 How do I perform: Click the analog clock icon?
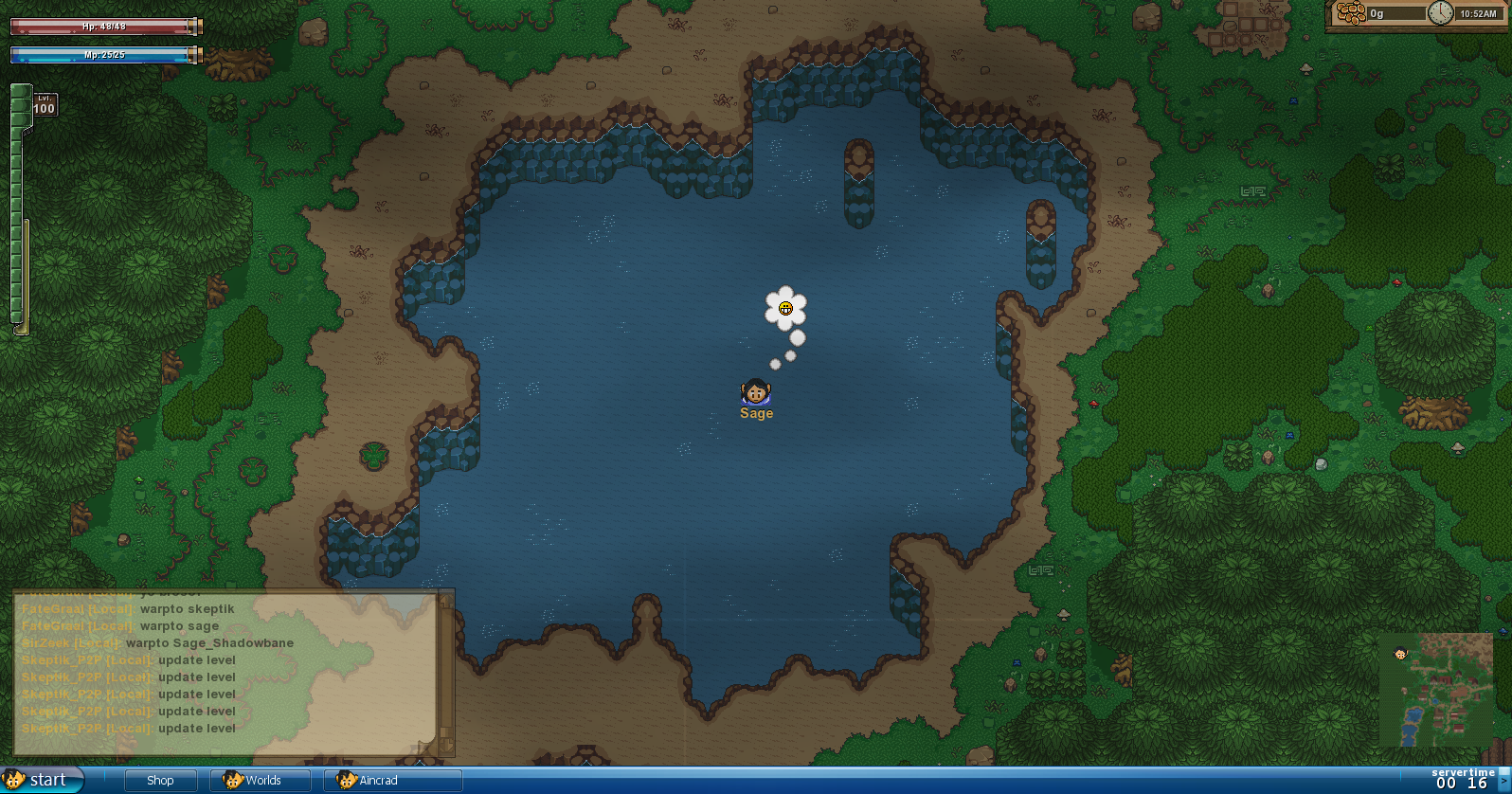1440,13
